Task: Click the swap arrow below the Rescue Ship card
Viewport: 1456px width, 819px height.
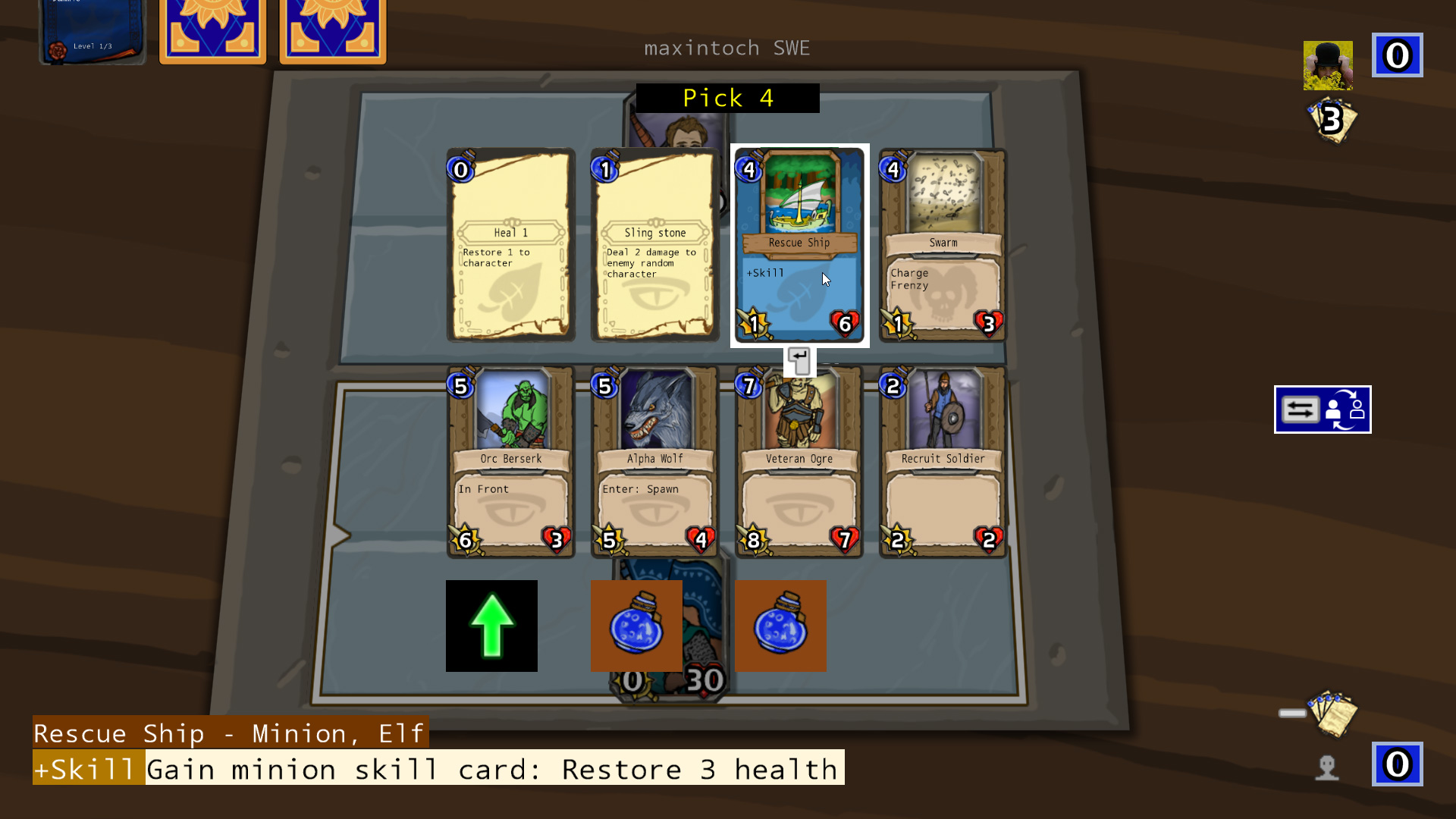Action: point(799,361)
